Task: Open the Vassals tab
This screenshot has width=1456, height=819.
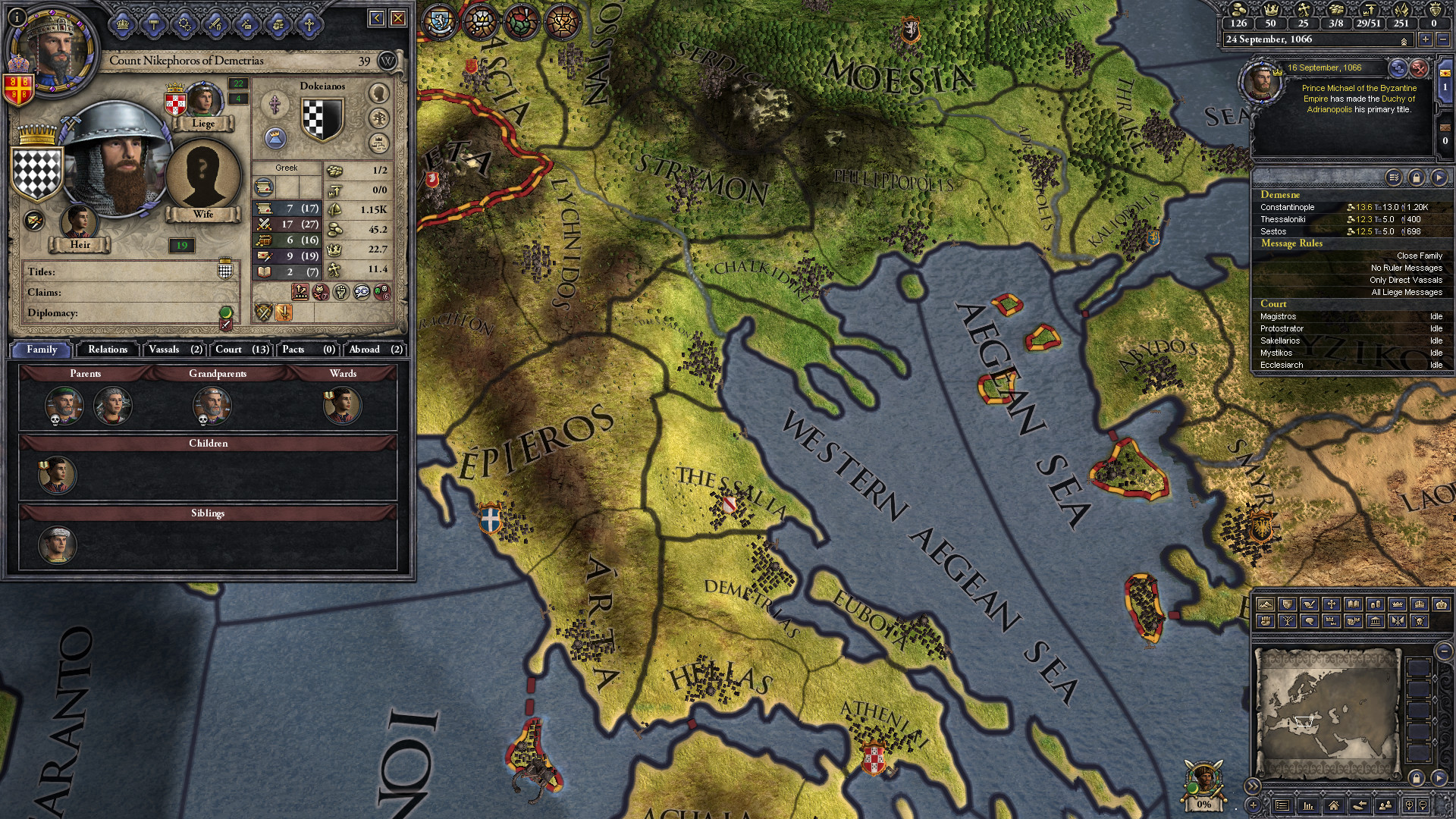Action: (x=174, y=350)
